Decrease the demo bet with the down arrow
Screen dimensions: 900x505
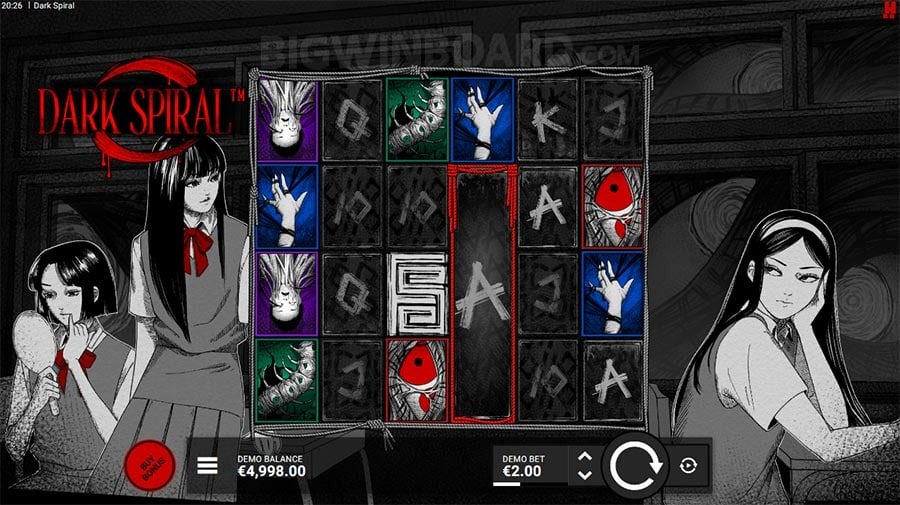(x=586, y=473)
